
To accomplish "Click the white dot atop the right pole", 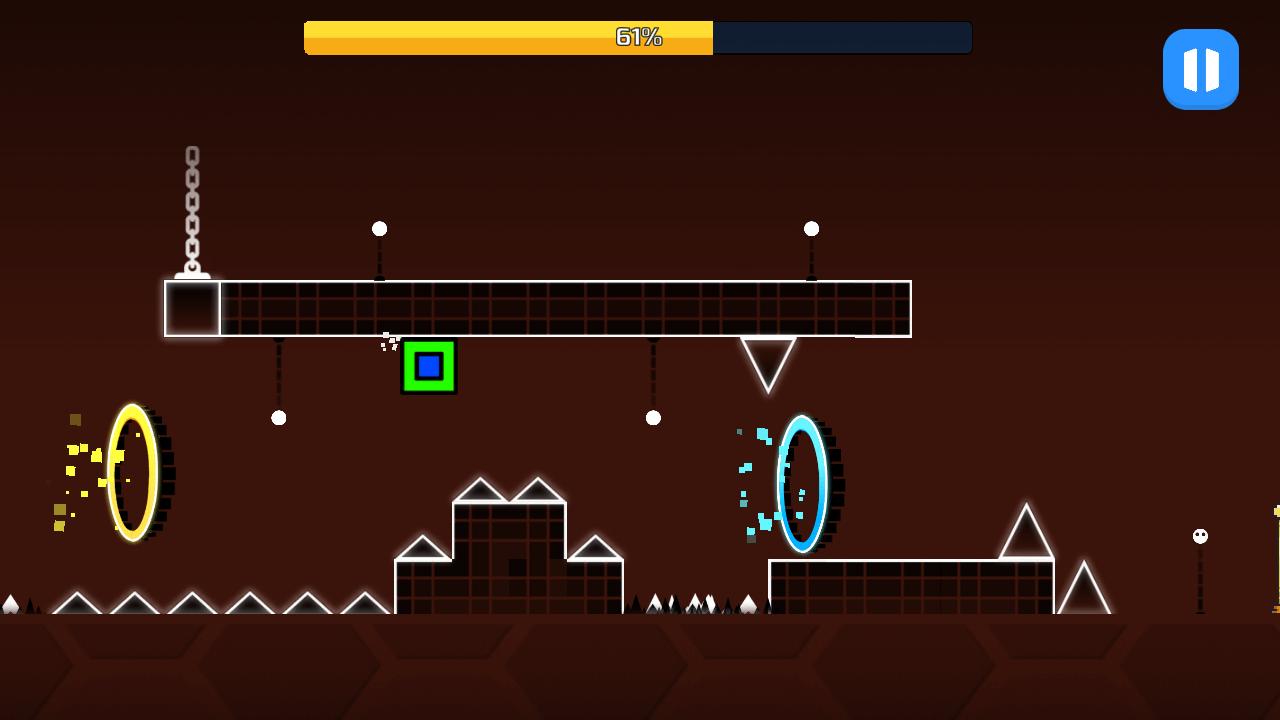I will click(x=811, y=228).
